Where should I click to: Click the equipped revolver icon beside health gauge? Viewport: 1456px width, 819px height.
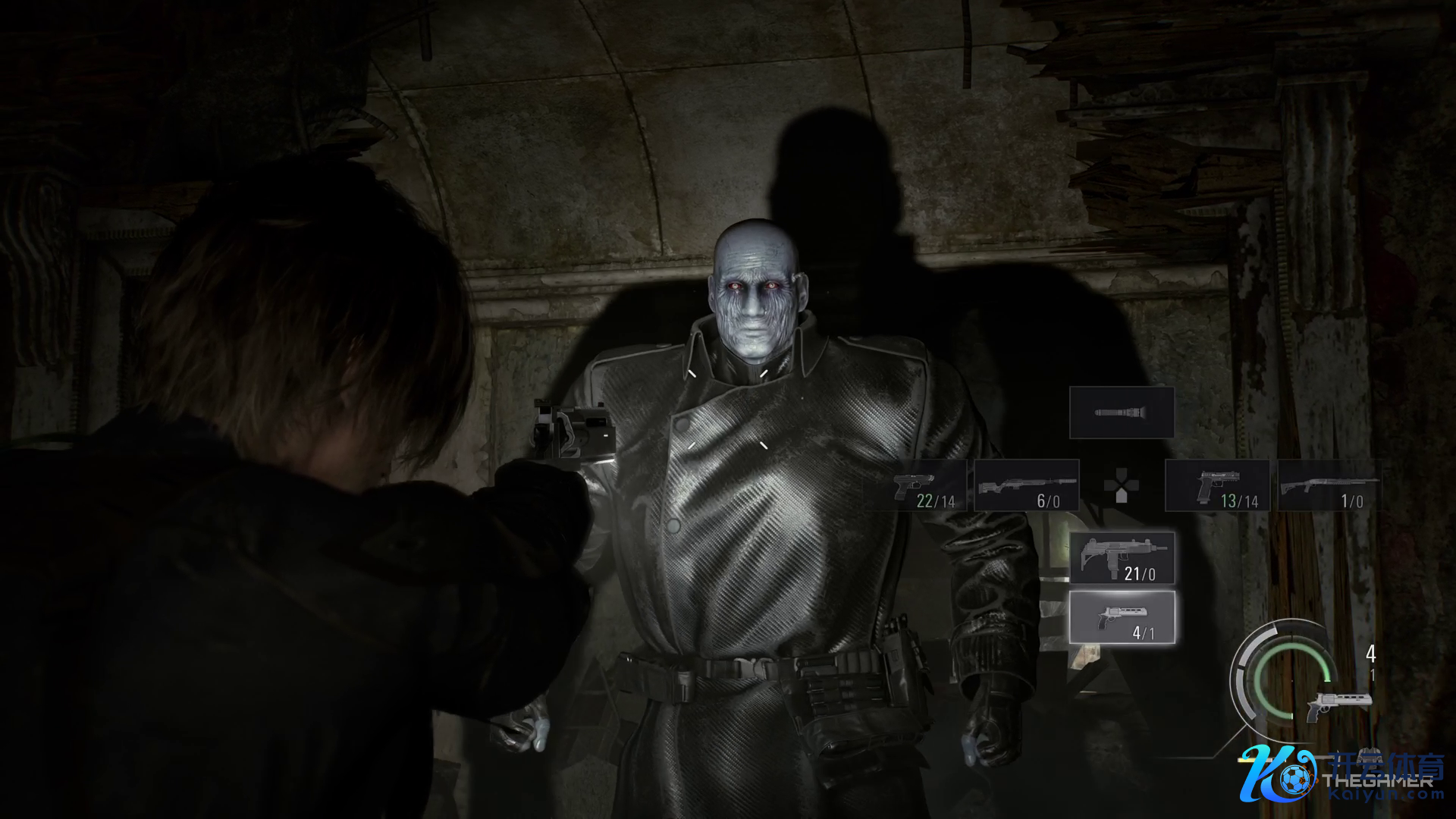[x=1339, y=705]
